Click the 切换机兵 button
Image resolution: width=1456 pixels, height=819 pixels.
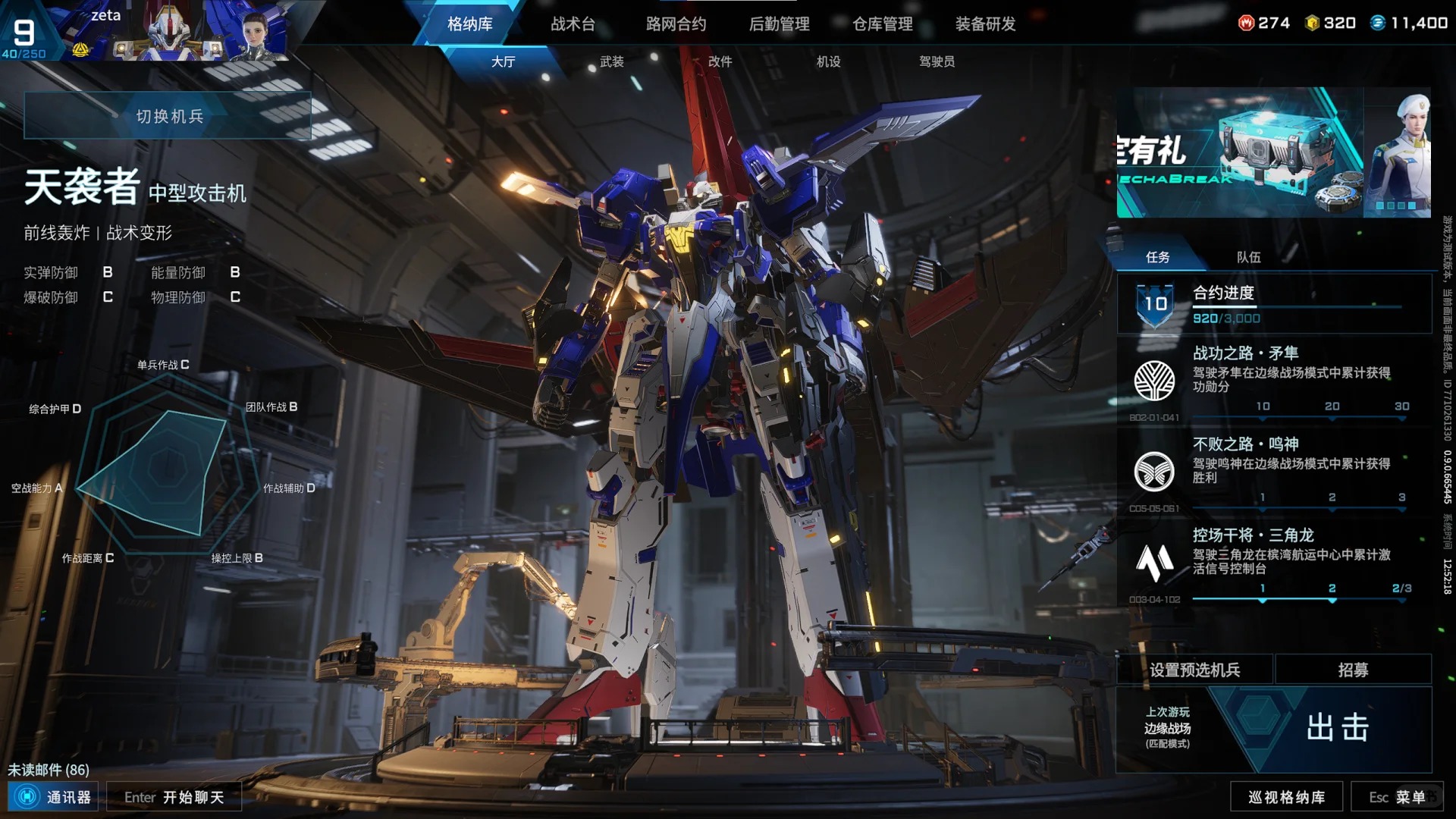click(168, 116)
